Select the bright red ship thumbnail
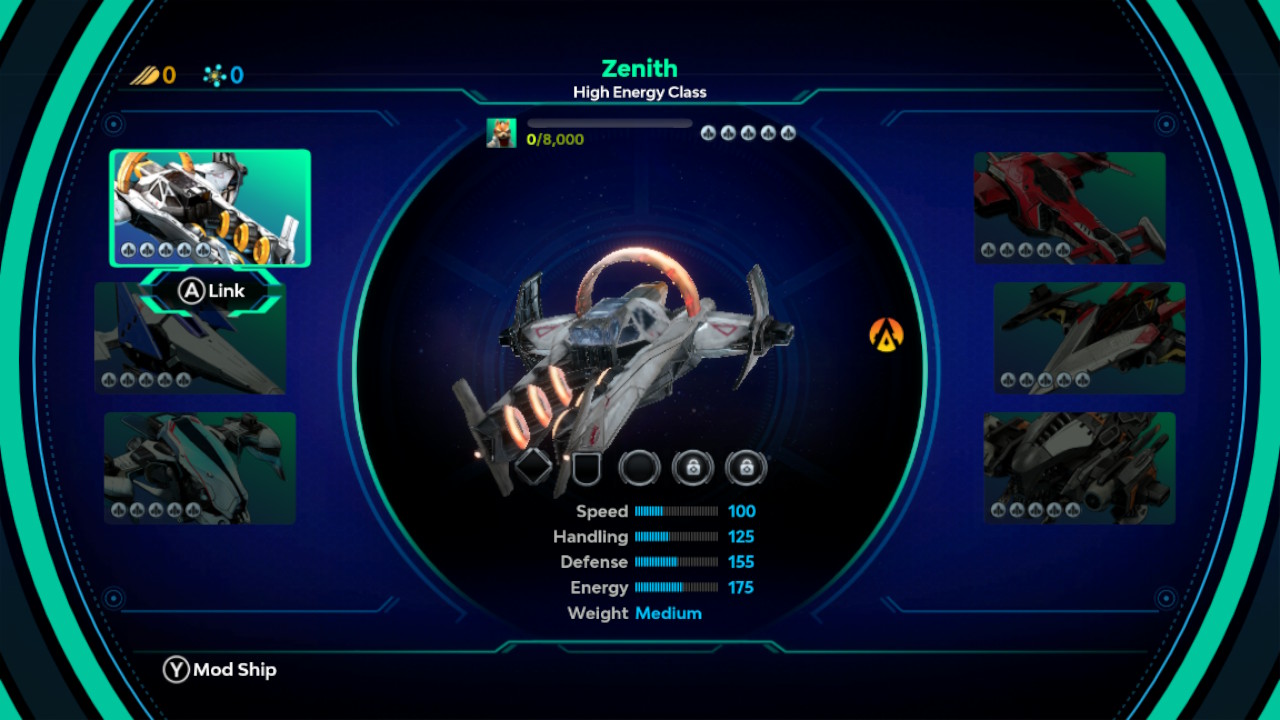The image size is (1280, 720). pyautogui.click(x=1070, y=207)
